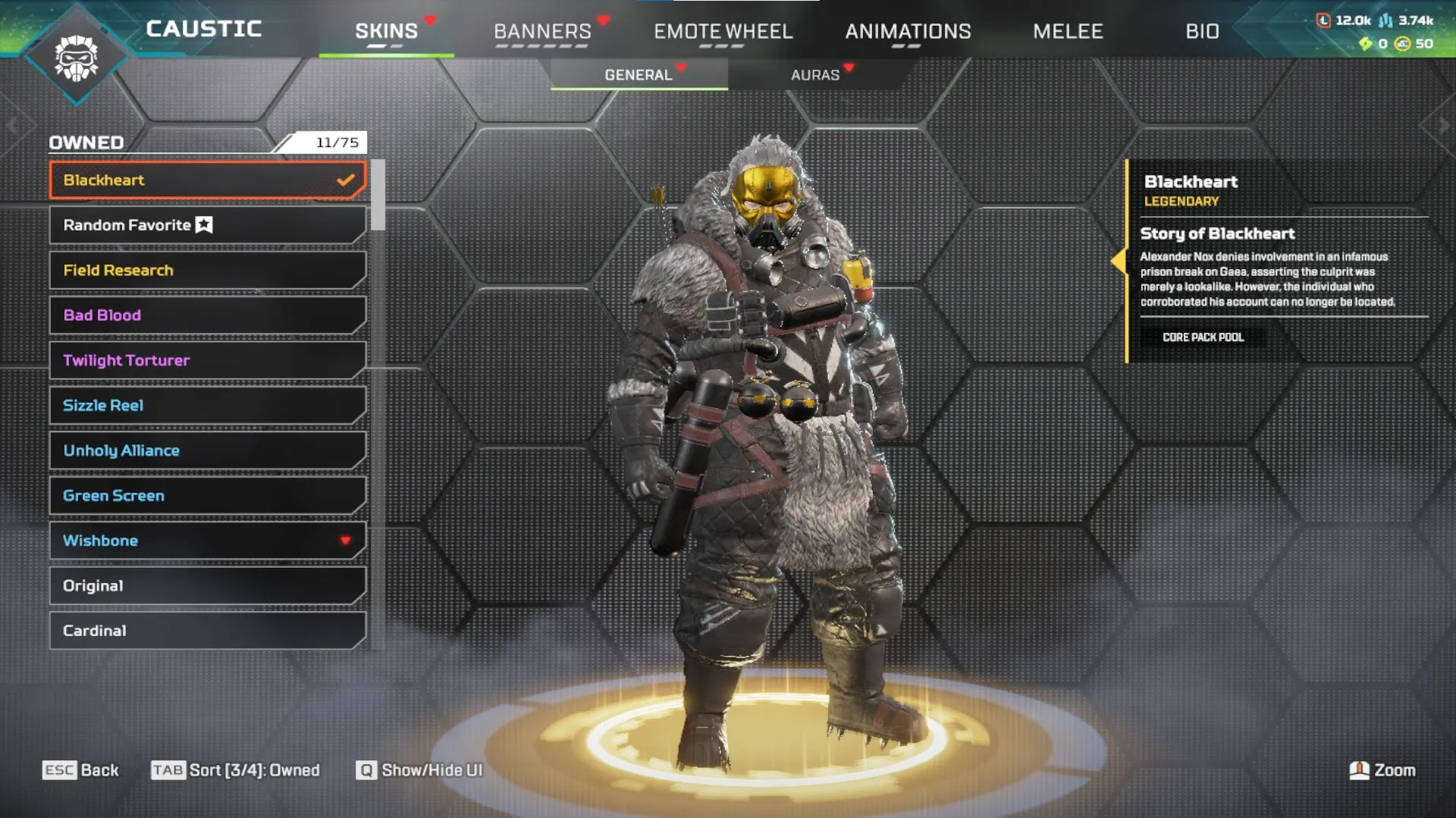The width and height of the screenshot is (1456, 818).
Task: Click the Heirloom Shards icon
Action: (1366, 44)
